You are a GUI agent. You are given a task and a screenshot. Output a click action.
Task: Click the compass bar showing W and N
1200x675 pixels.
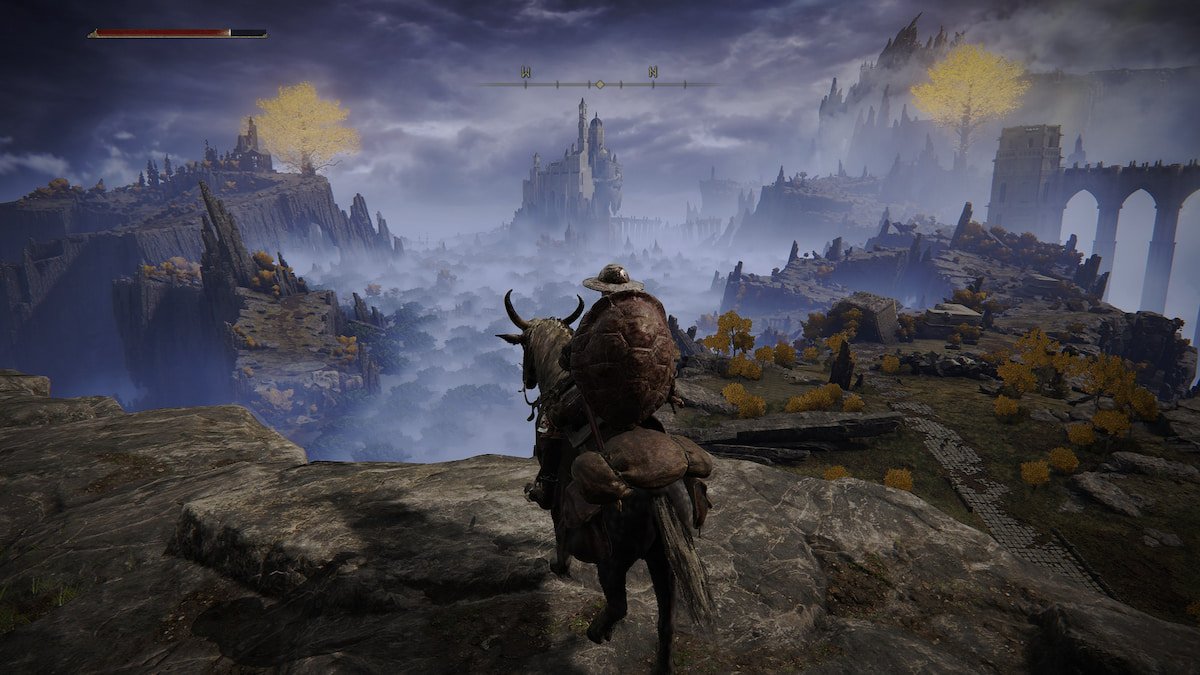point(598,82)
